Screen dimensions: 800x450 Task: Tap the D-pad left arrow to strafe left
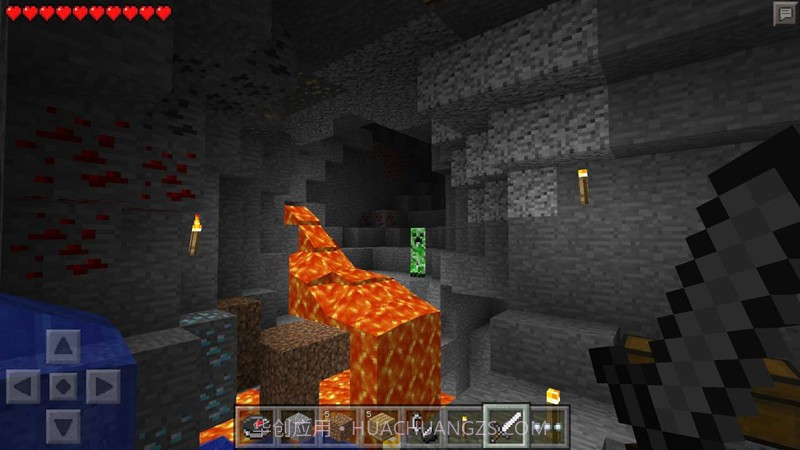click(x=24, y=386)
